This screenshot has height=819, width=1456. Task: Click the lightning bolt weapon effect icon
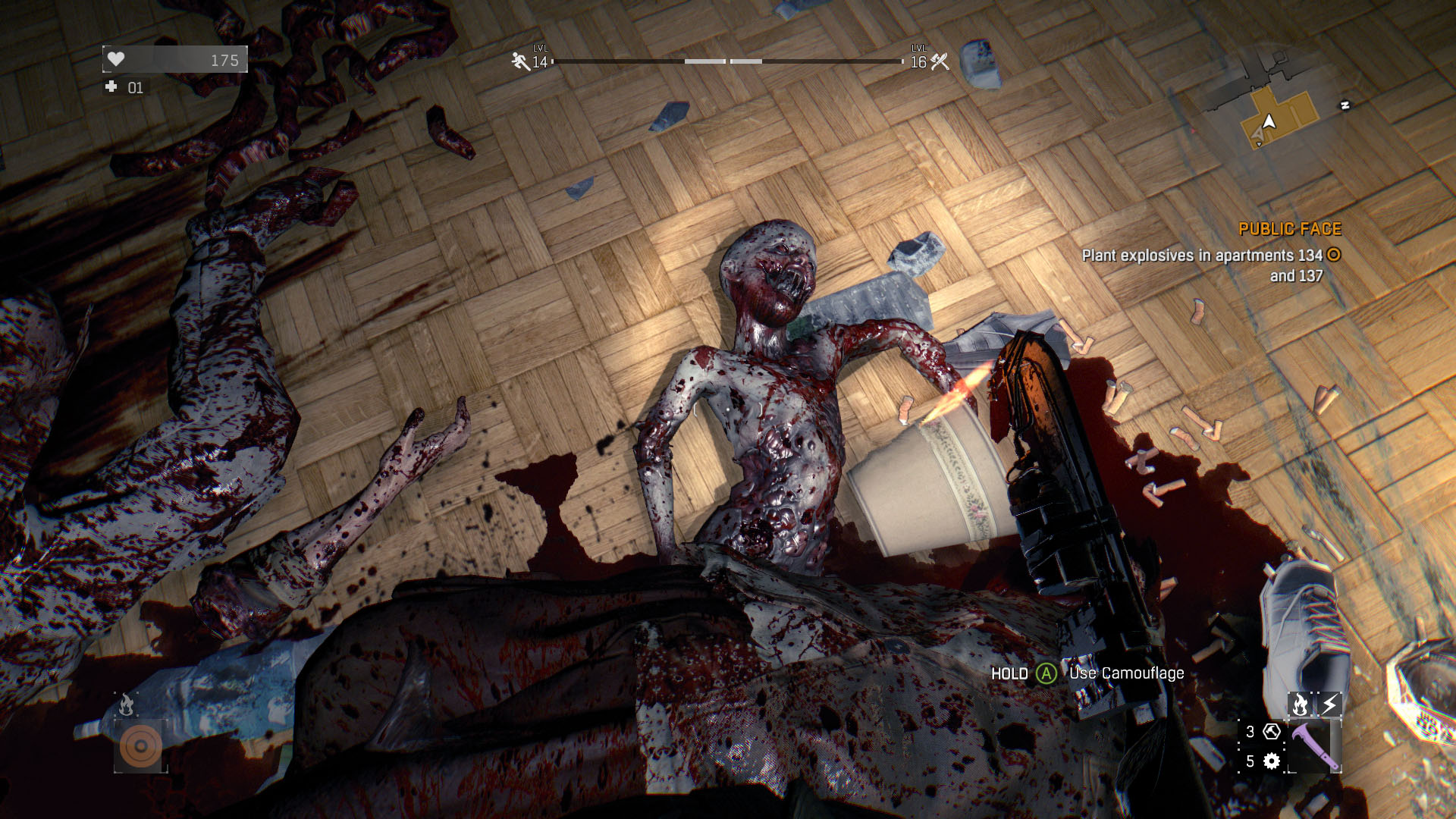(1329, 704)
